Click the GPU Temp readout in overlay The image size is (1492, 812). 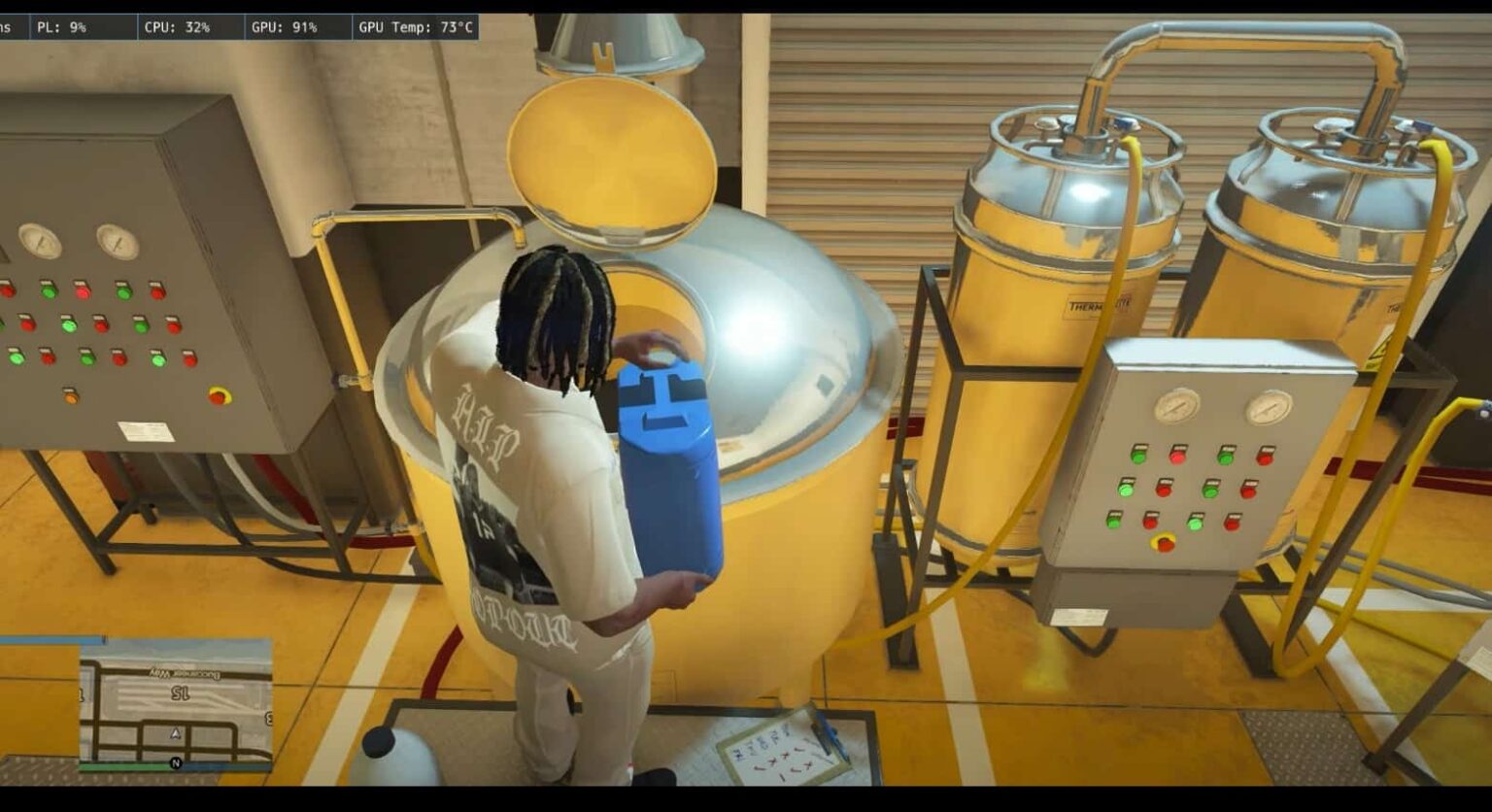click(412, 27)
